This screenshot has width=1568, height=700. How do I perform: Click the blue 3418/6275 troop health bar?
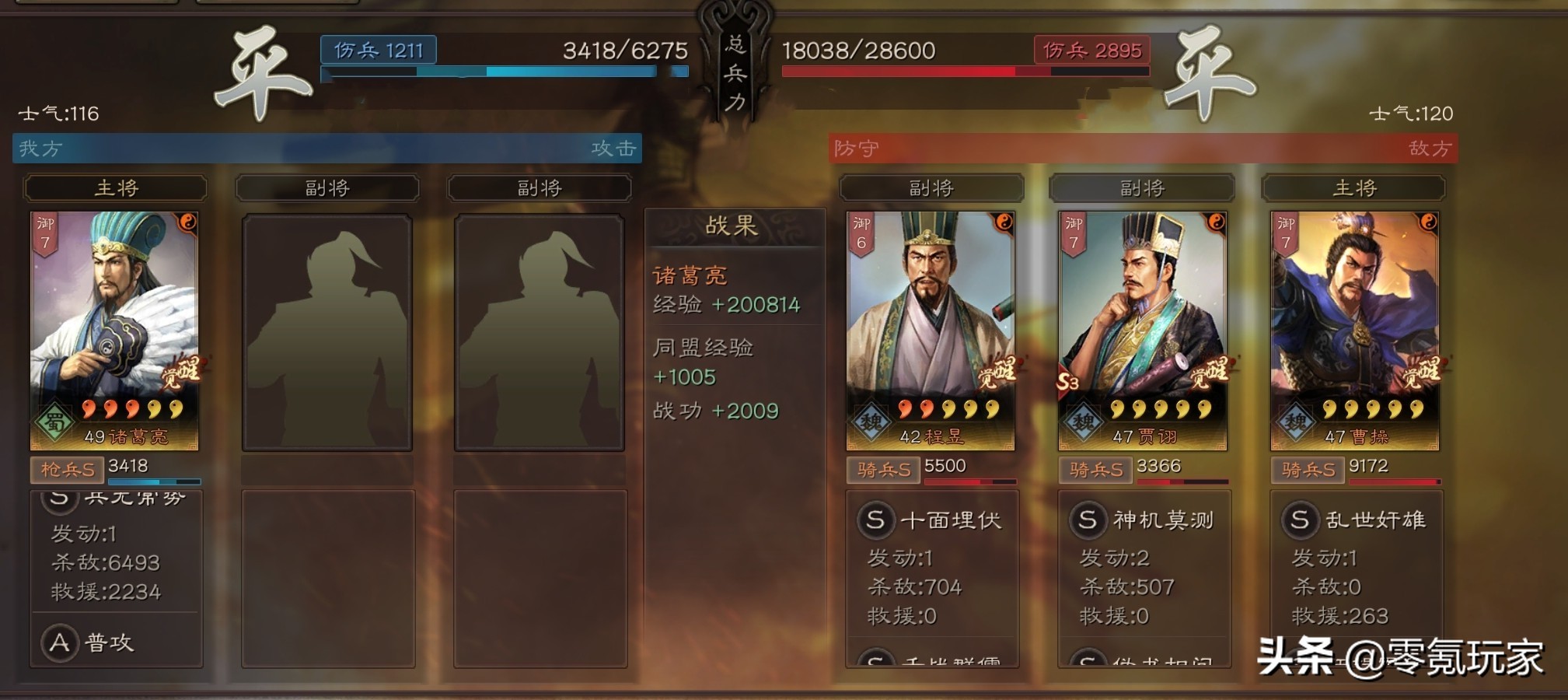(504, 72)
